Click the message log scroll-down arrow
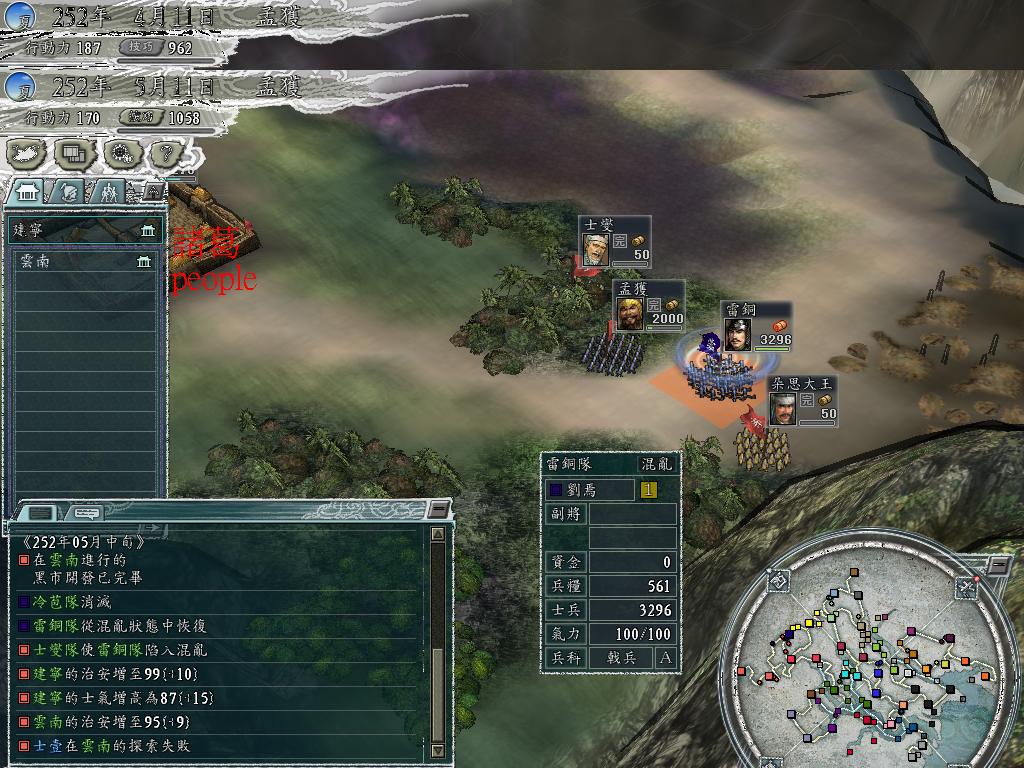The height and width of the screenshot is (768, 1024). [x=437, y=750]
